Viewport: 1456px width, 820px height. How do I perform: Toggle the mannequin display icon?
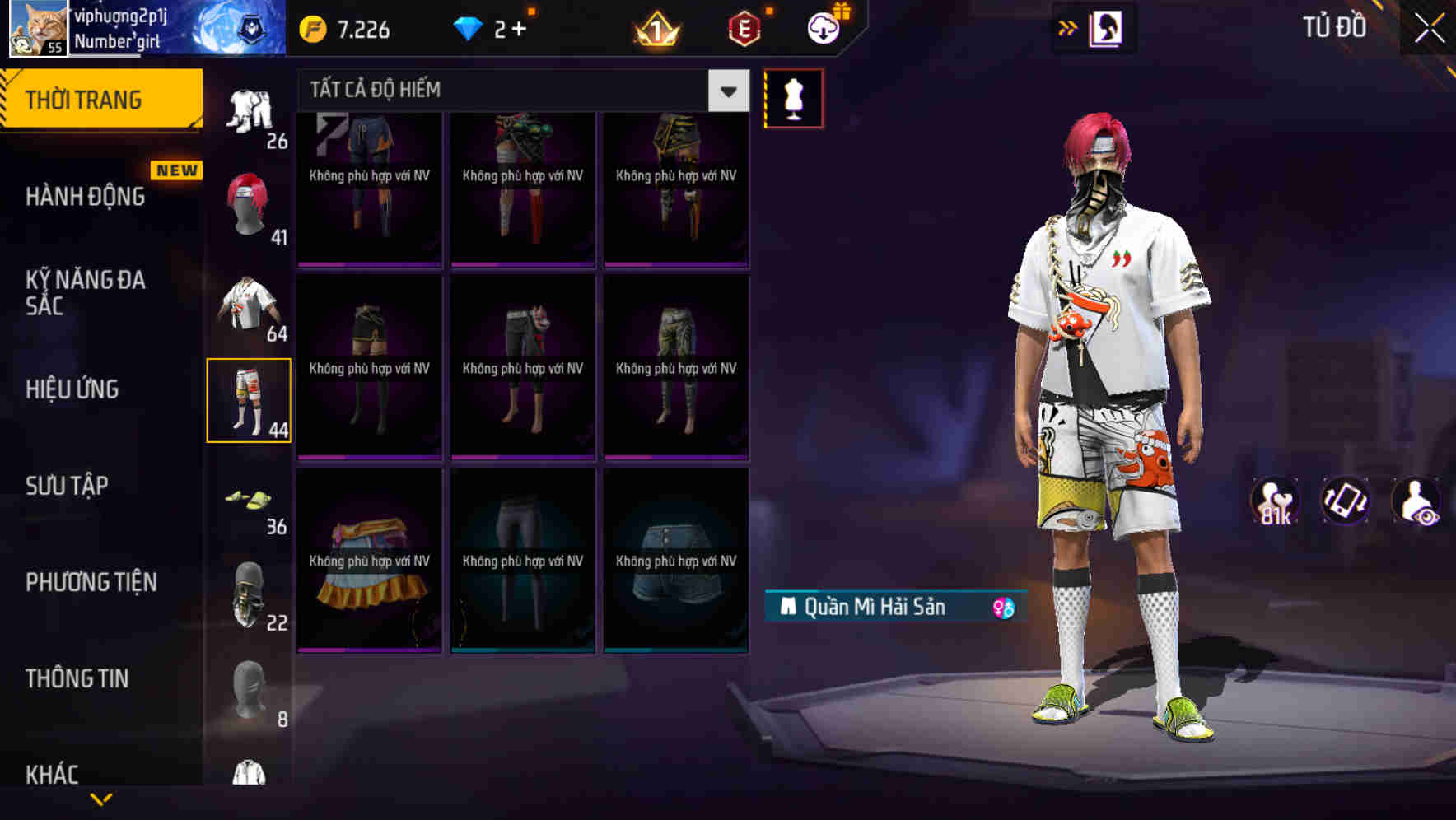click(793, 97)
